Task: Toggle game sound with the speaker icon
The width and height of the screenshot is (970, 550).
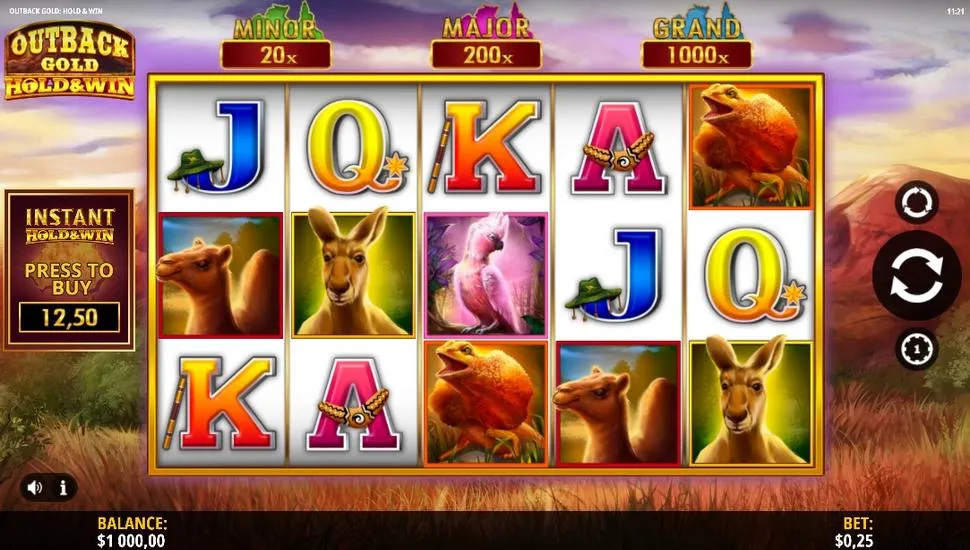Action: (x=35, y=488)
